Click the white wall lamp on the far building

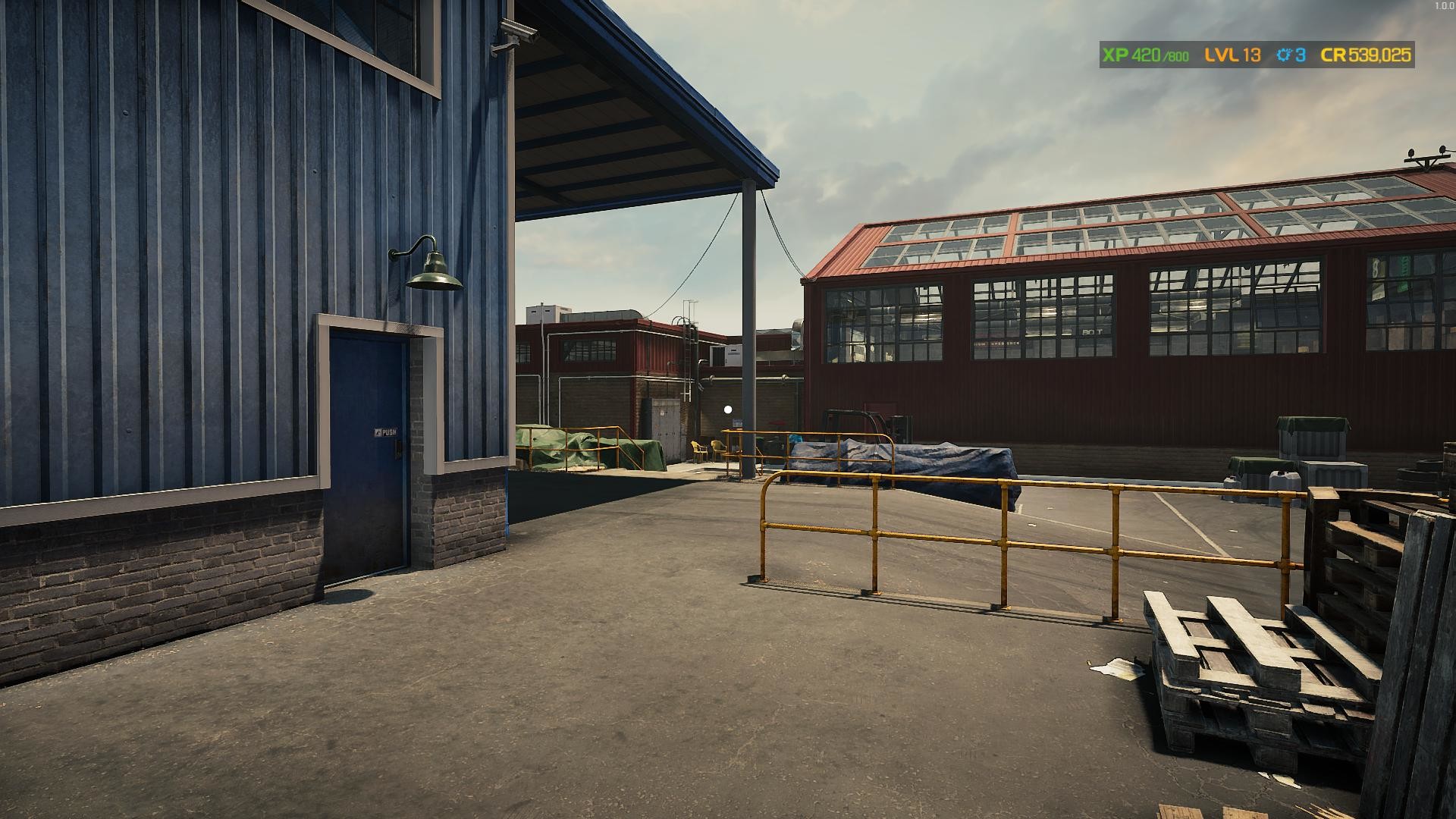[728, 409]
